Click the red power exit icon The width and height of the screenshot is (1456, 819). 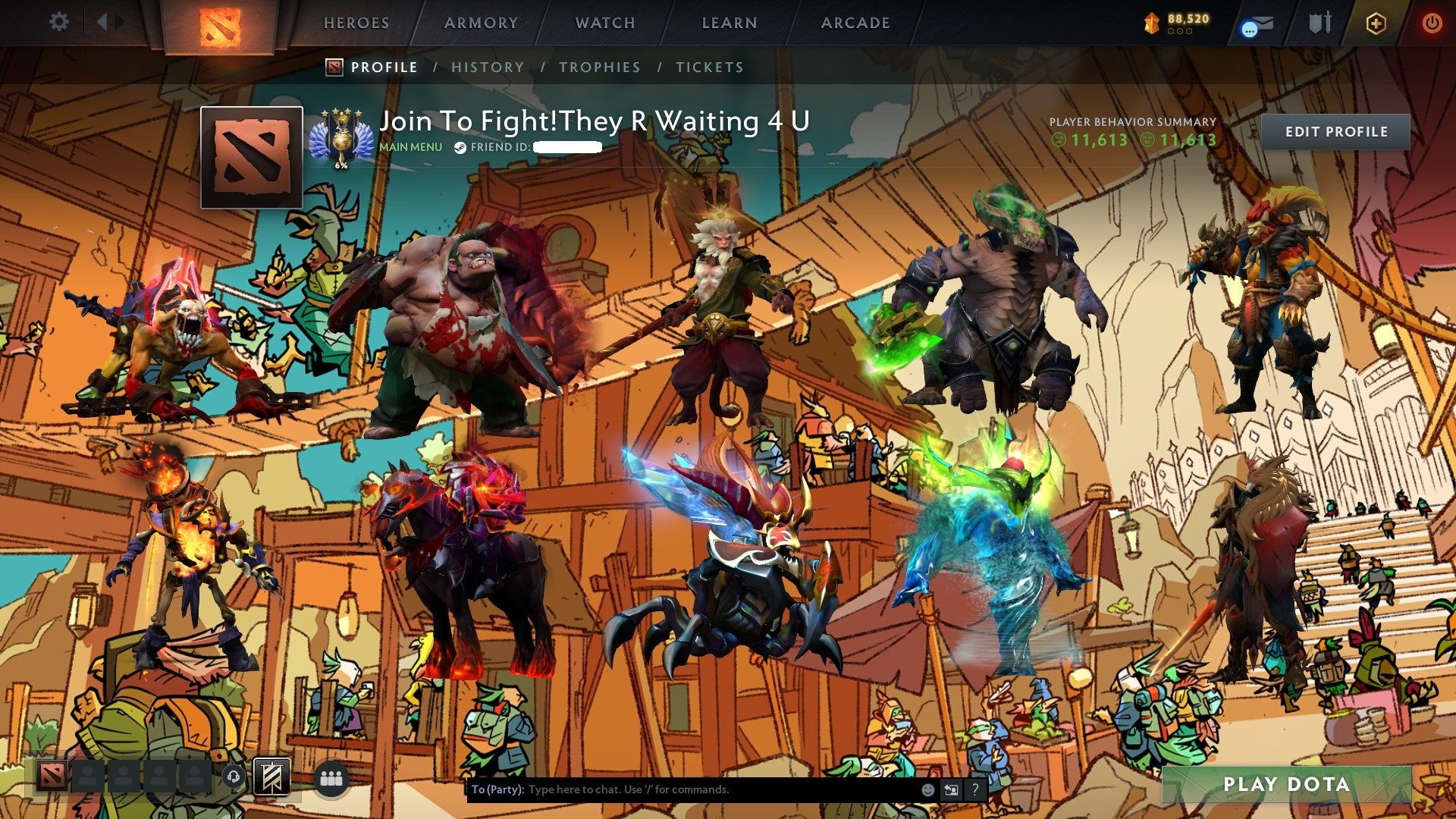[1432, 22]
